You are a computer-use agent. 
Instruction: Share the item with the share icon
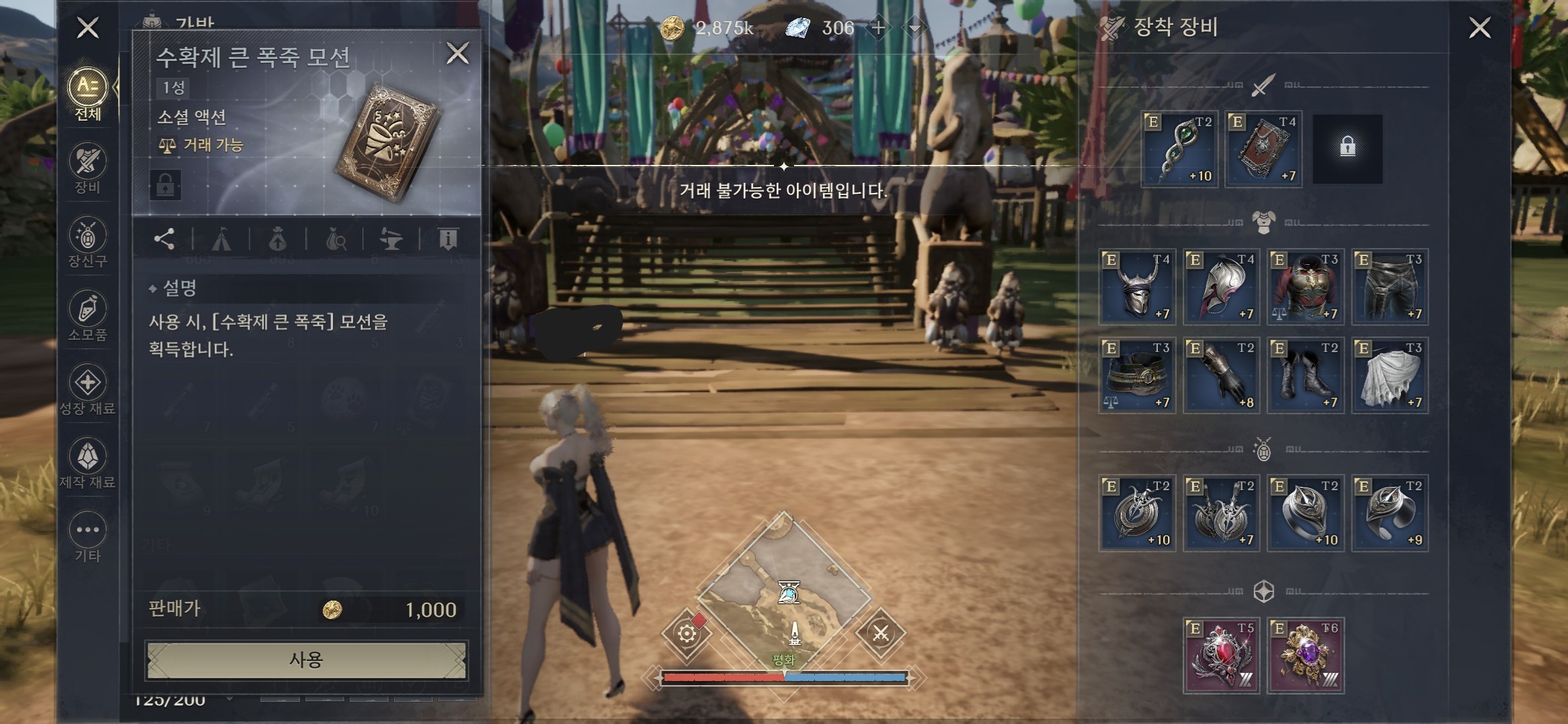(x=164, y=239)
